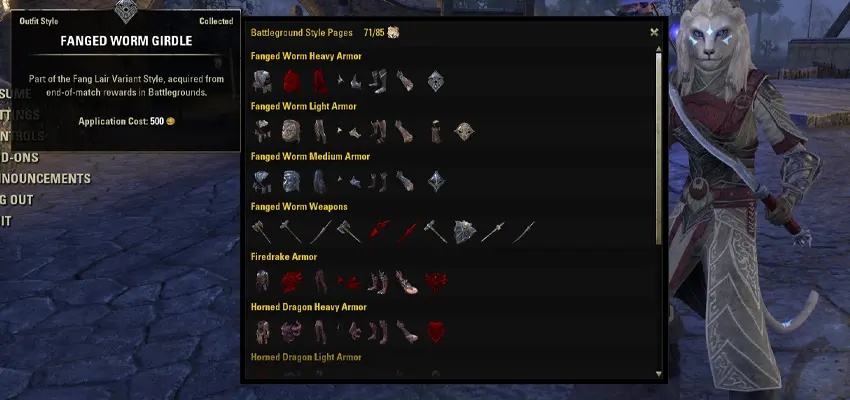850x400 pixels.
Task: Pick the Fanged Worm shield
Action: tap(466, 231)
